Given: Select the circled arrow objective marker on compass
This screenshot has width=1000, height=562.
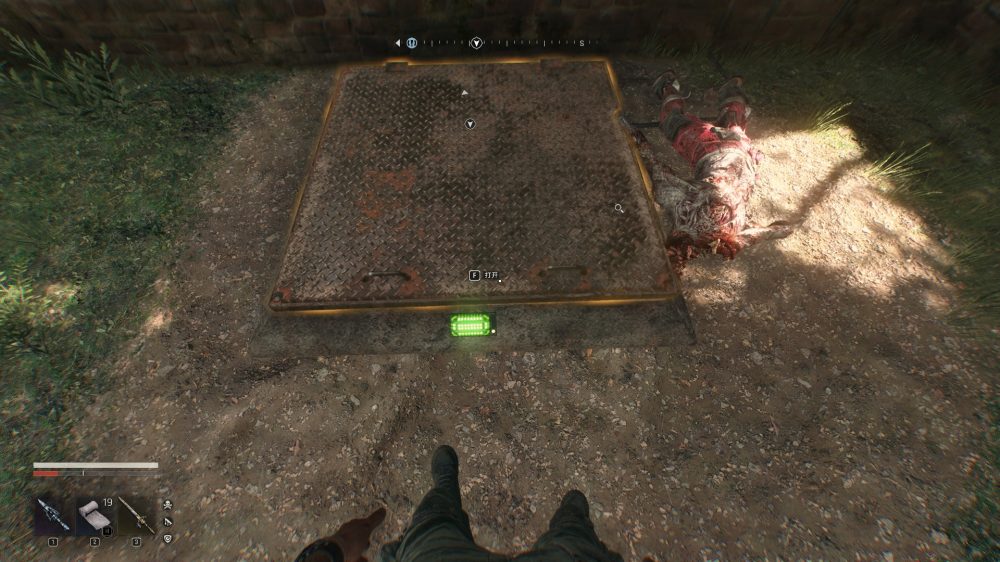Looking at the screenshot, I should coord(477,43).
